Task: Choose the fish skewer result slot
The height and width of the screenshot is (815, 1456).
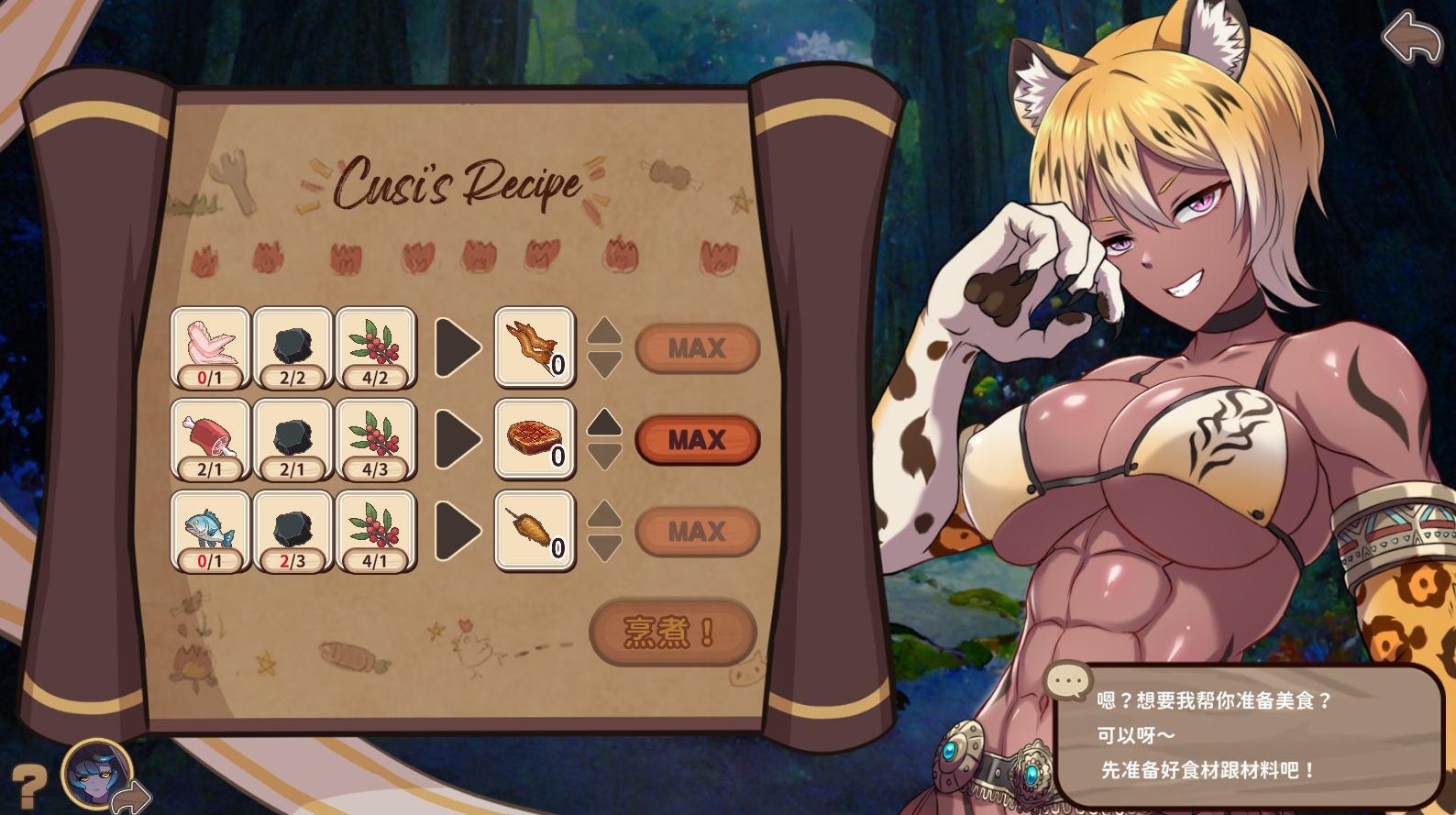Action: tap(535, 532)
